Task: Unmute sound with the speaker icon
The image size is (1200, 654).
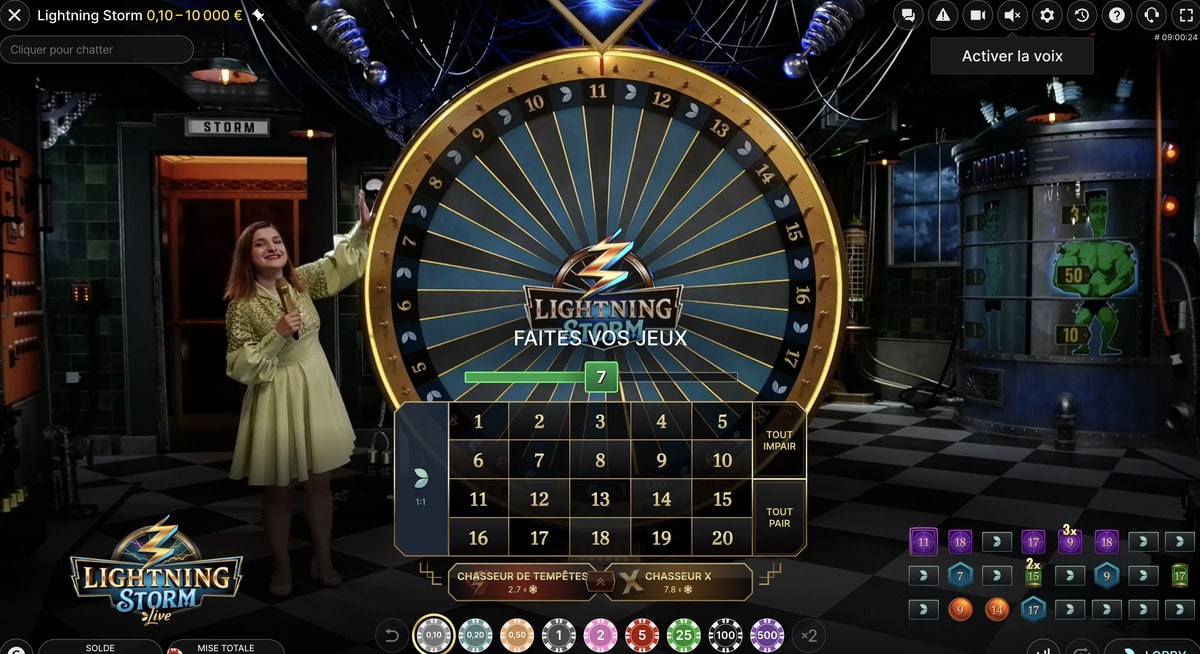Action: pos(1012,15)
